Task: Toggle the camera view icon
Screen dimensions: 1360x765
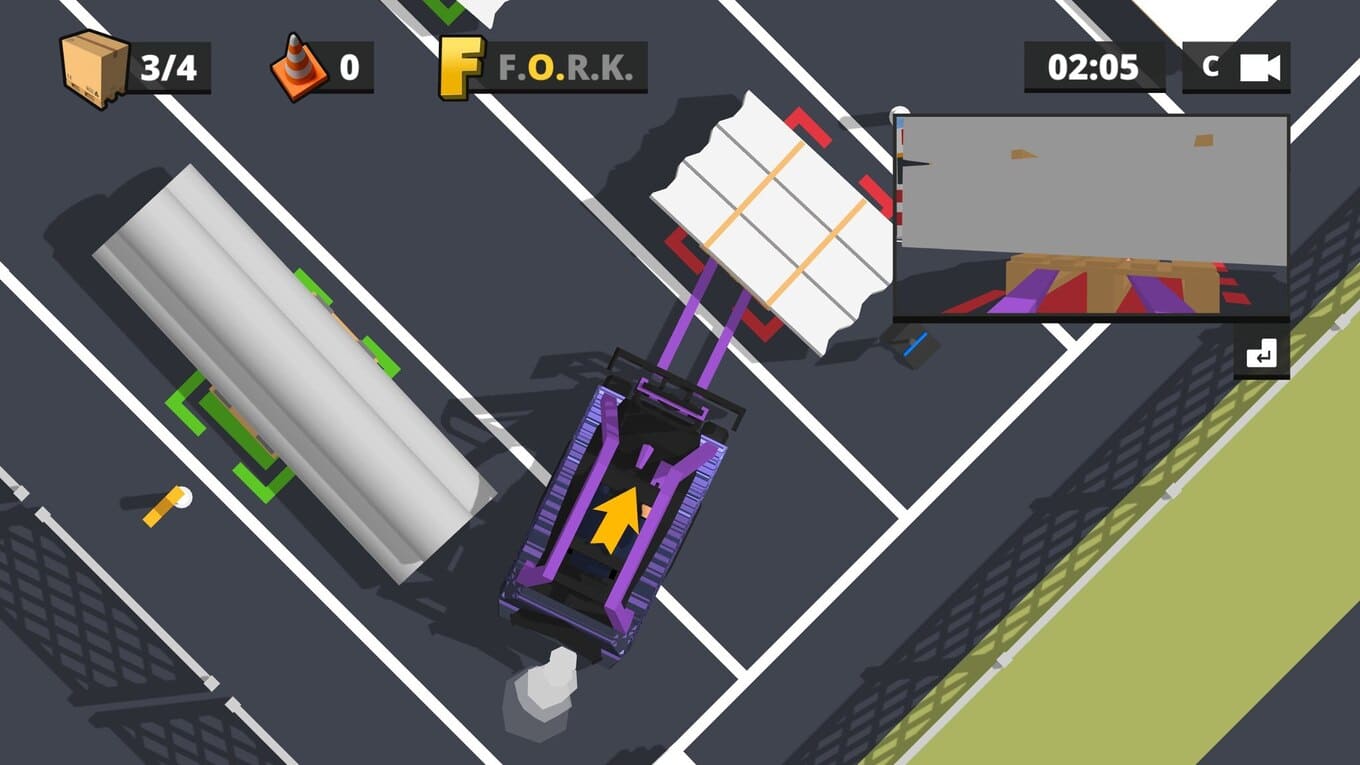Action: (x=1260, y=67)
